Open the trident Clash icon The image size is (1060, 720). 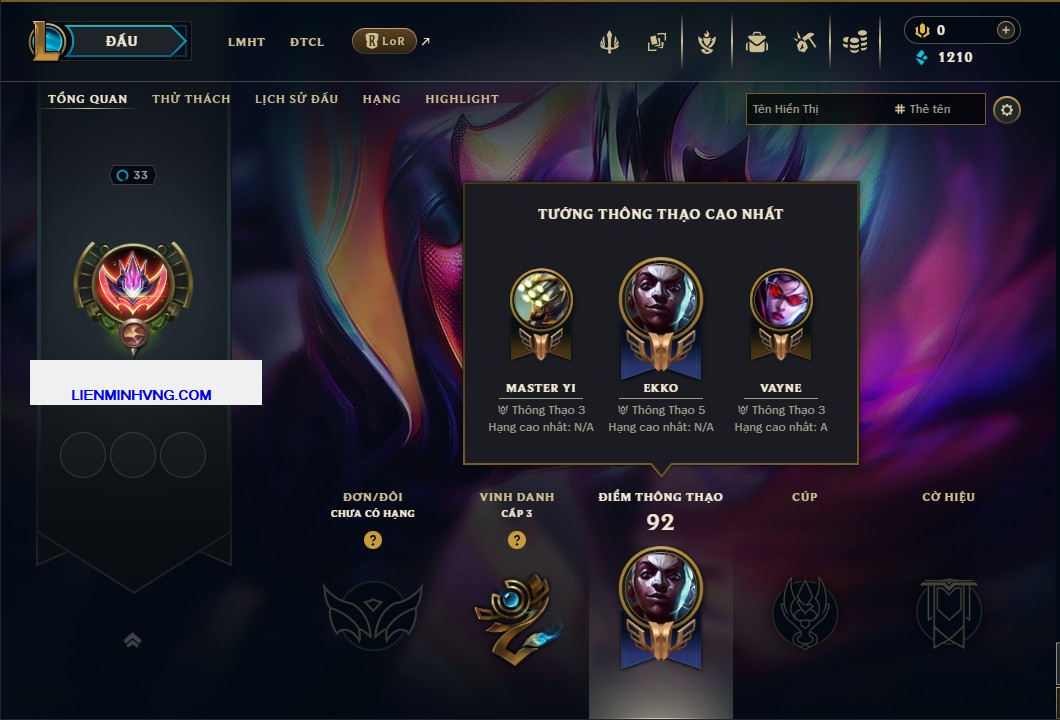tap(609, 42)
